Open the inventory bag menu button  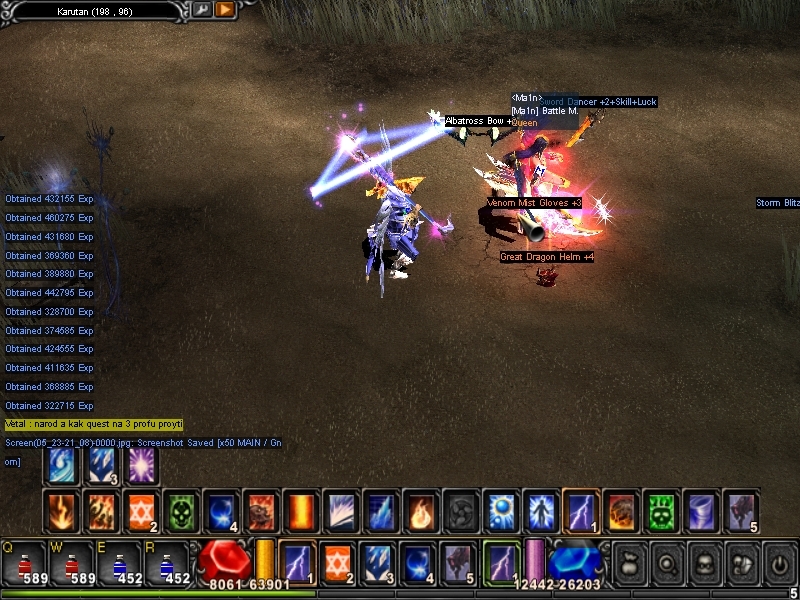[629, 562]
